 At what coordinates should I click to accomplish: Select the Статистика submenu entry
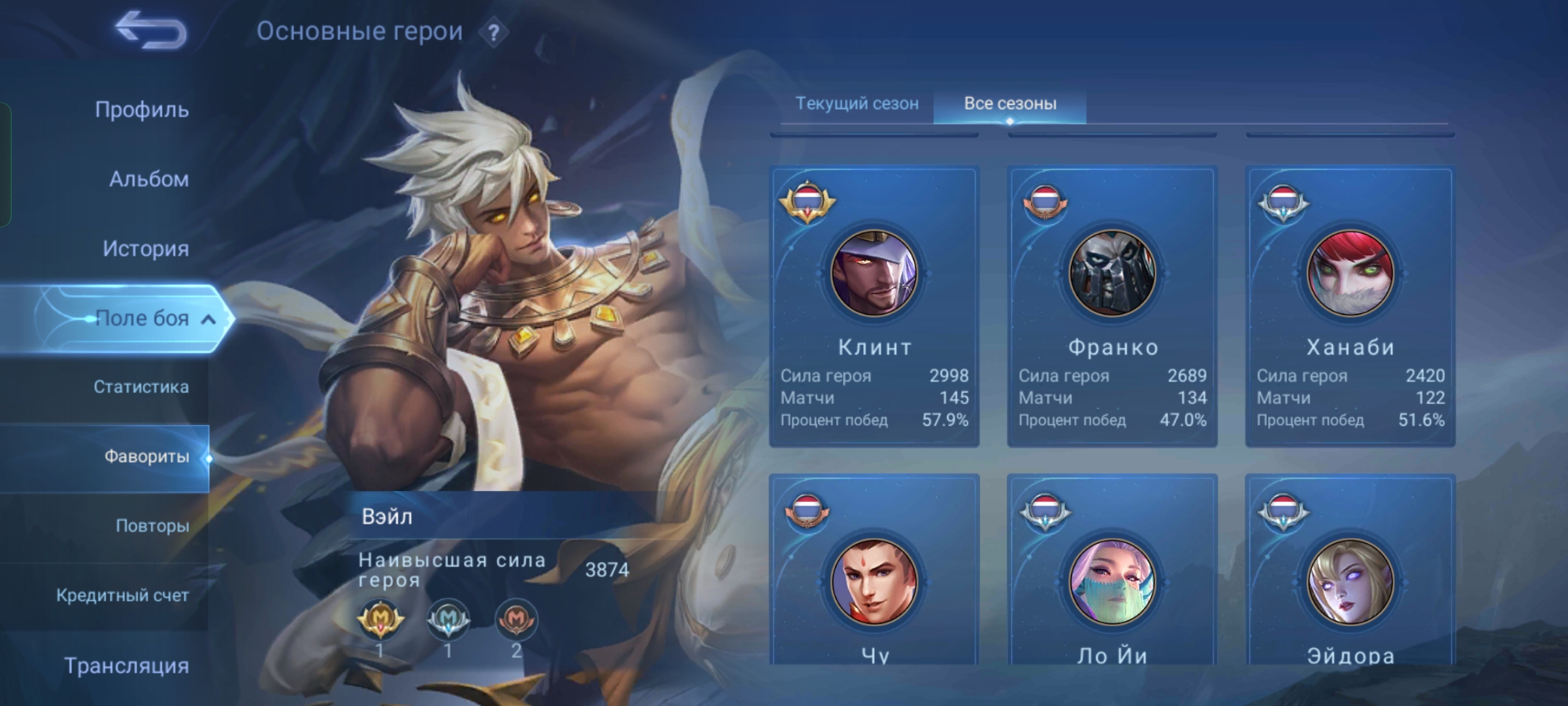coord(141,387)
